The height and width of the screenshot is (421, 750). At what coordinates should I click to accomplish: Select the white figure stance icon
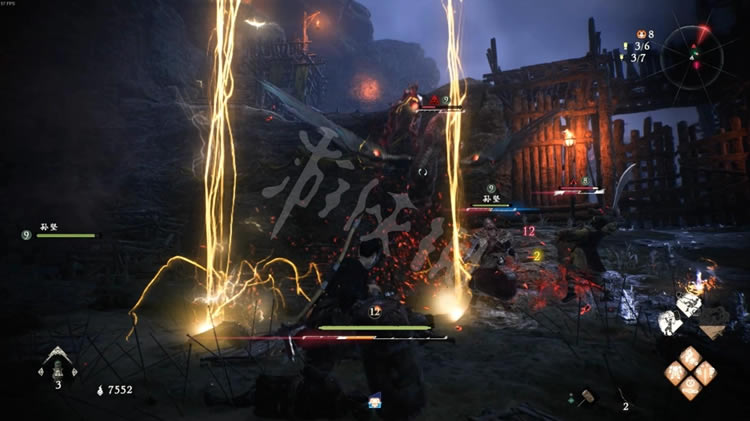tap(669, 321)
